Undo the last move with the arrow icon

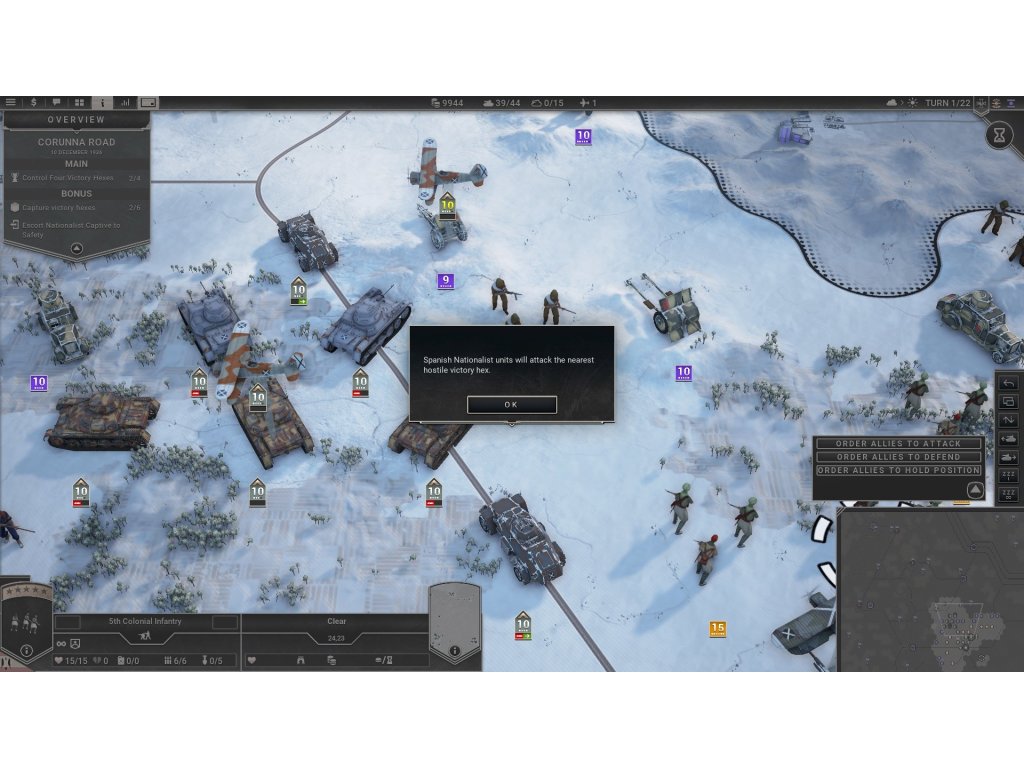(1008, 384)
